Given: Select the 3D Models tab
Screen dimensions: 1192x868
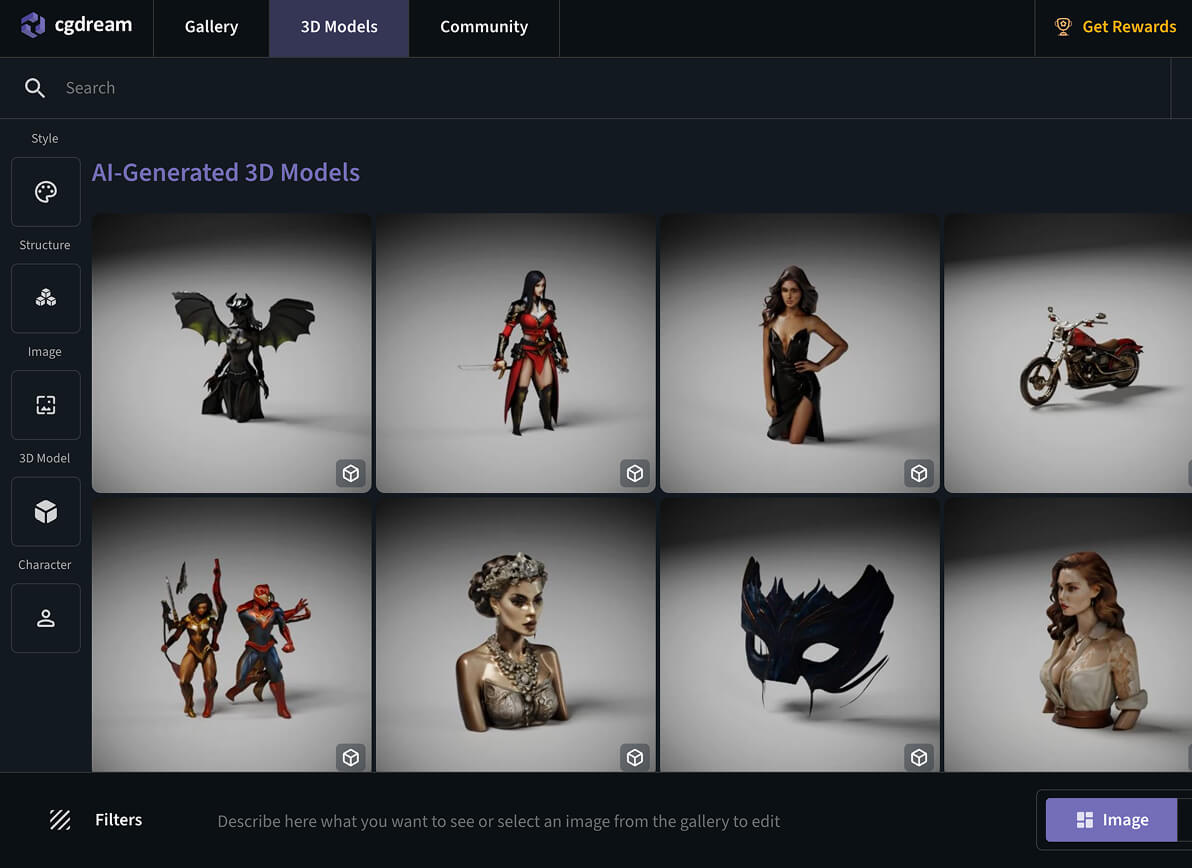Looking at the screenshot, I should click(339, 27).
